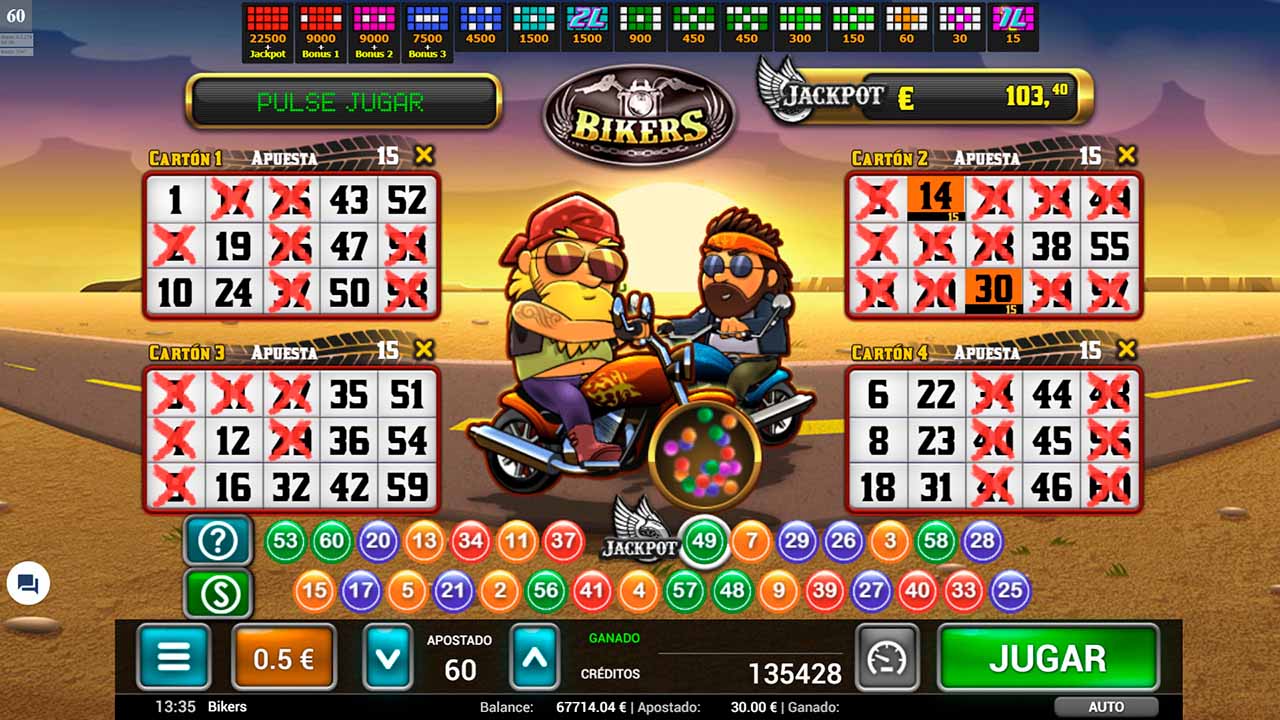Increase the bet using the up arrow

[534, 657]
